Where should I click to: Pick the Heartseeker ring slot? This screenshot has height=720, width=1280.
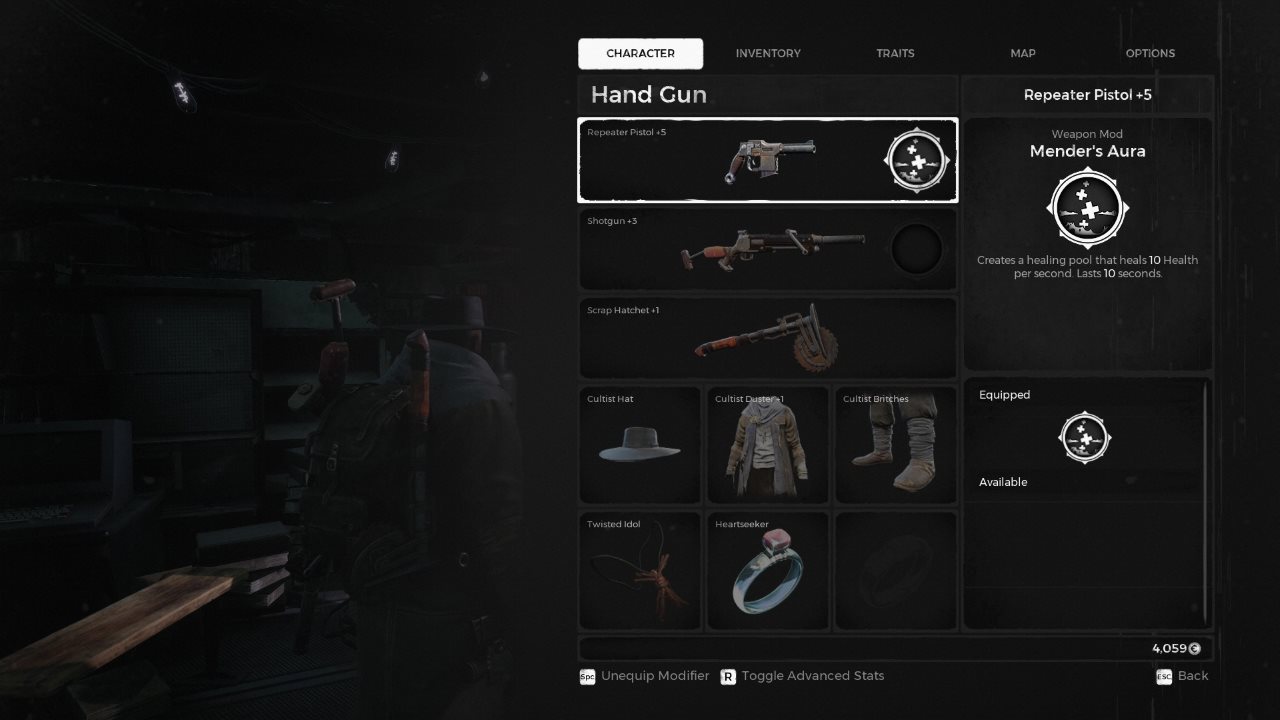(x=768, y=571)
